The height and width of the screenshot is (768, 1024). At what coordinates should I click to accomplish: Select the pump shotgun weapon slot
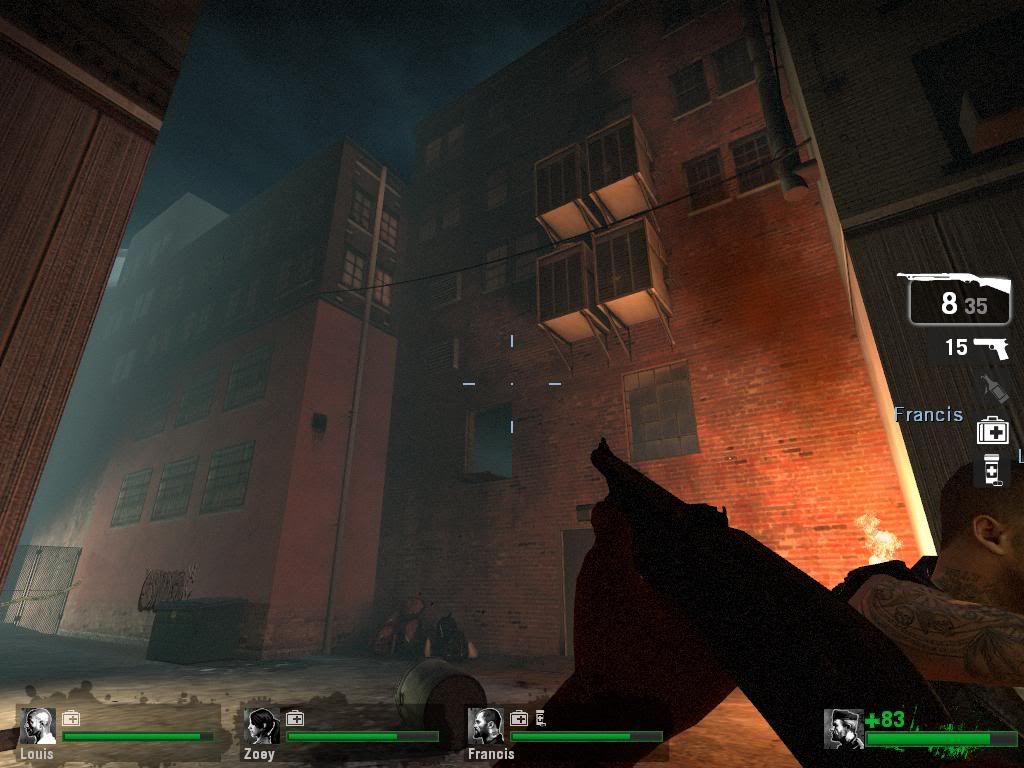tap(958, 298)
